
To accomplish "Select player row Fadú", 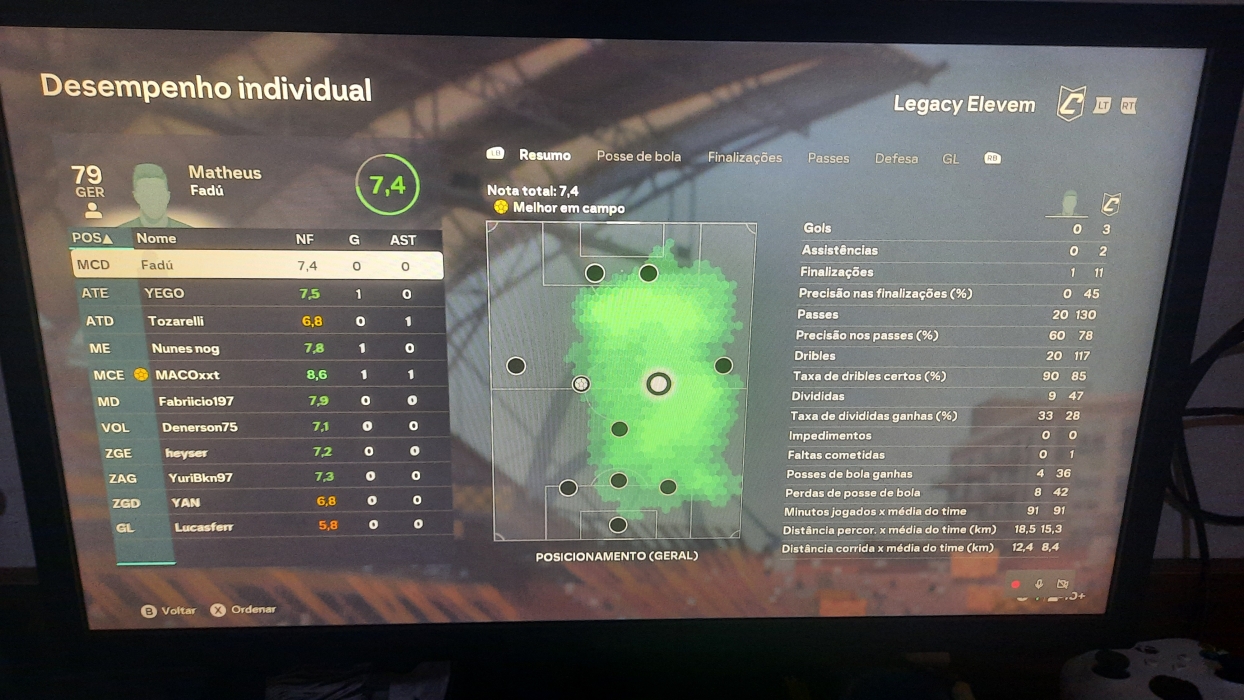I will 257,265.
